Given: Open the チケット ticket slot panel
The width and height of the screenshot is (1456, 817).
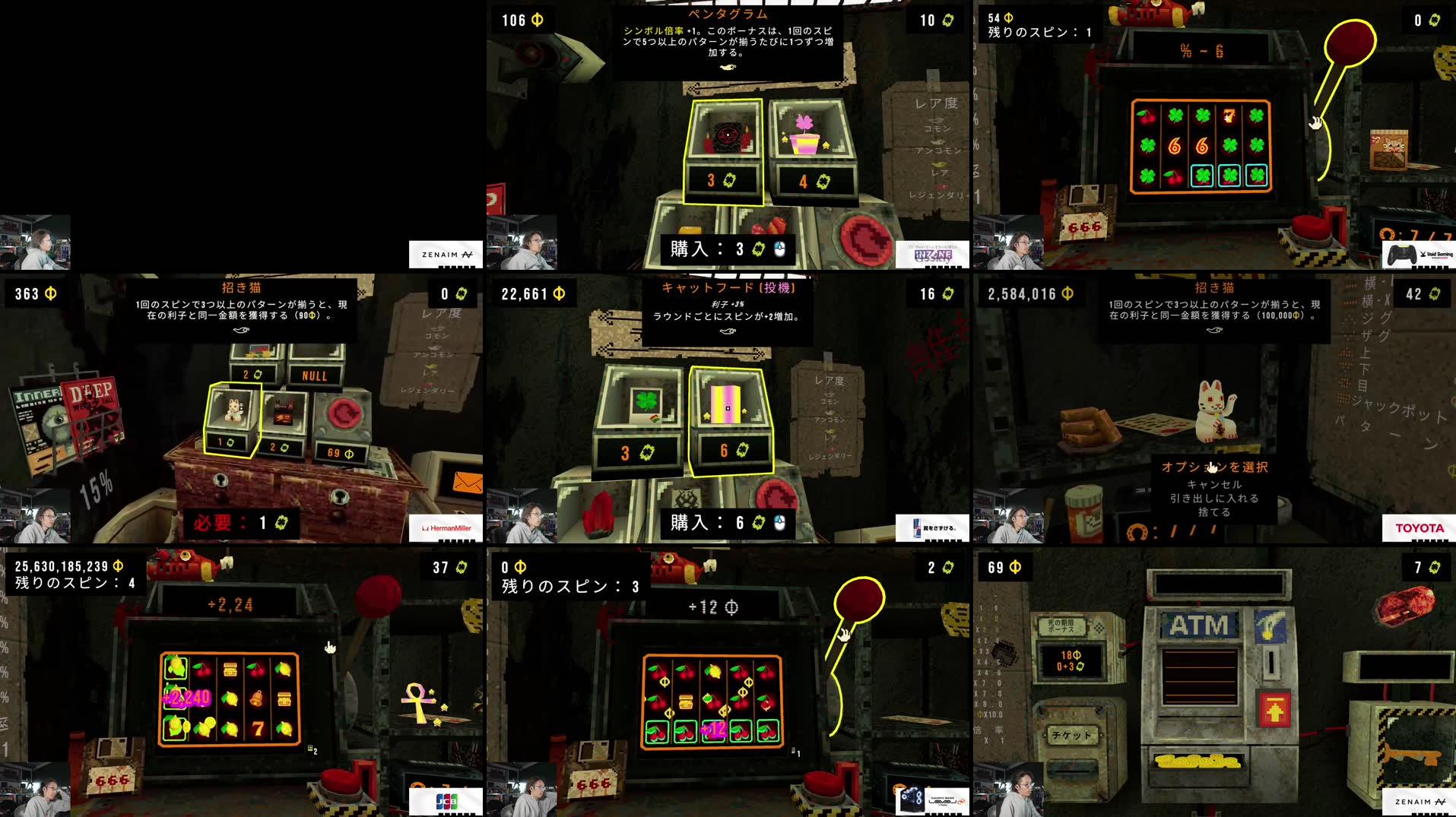Looking at the screenshot, I should pos(1072,736).
